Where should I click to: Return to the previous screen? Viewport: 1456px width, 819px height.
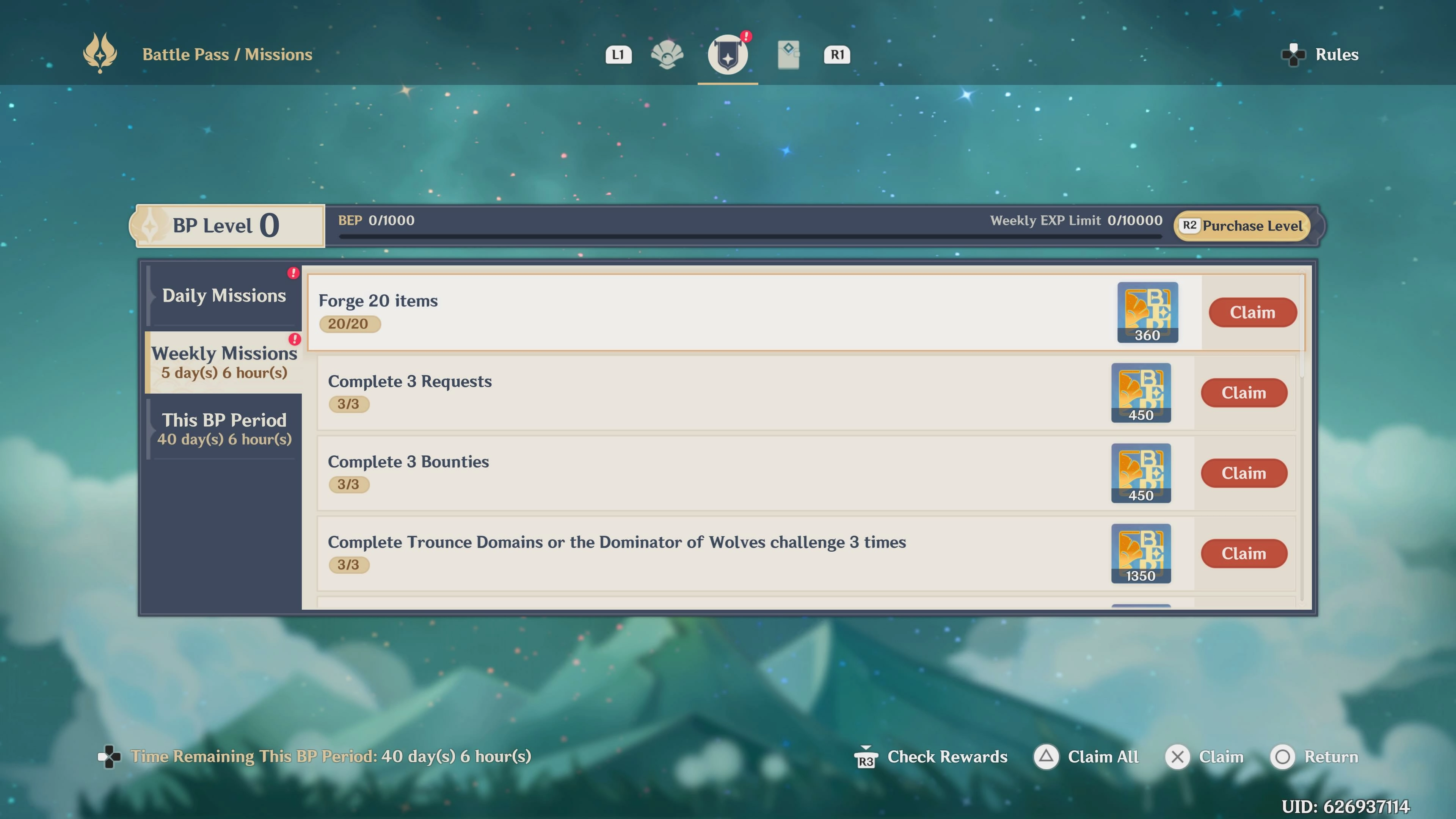click(x=1314, y=757)
